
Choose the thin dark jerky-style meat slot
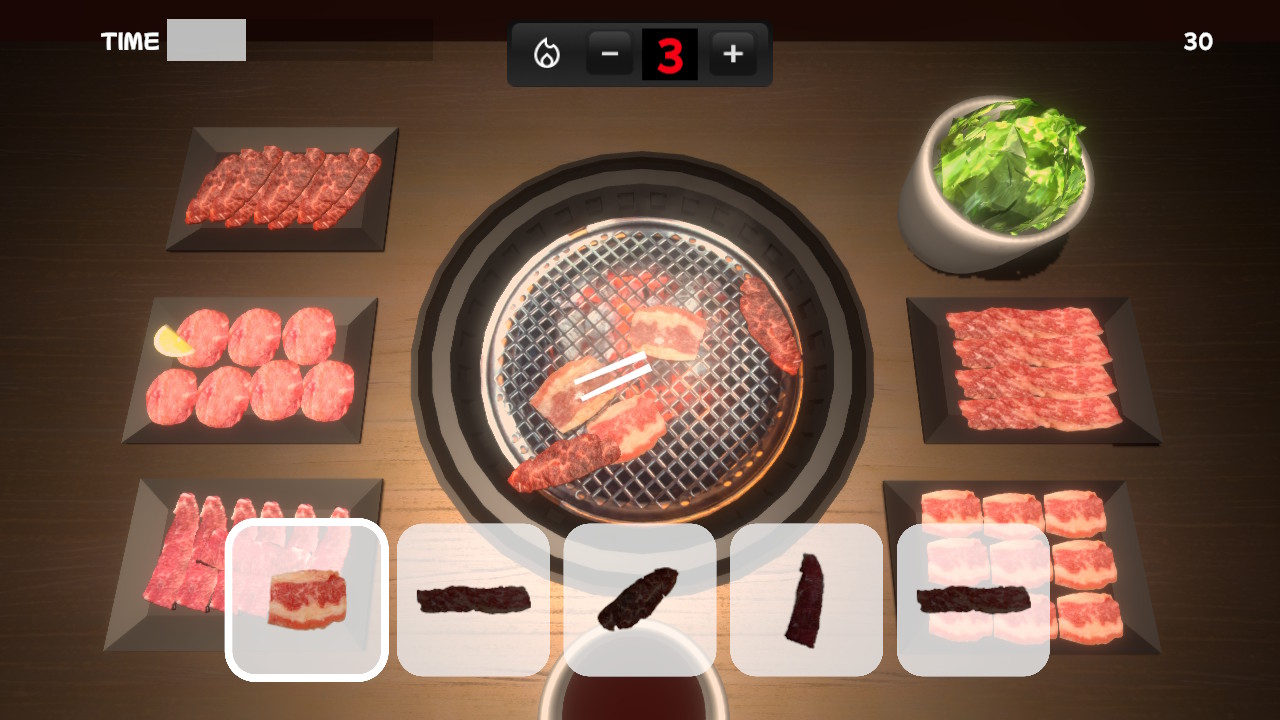click(x=806, y=598)
